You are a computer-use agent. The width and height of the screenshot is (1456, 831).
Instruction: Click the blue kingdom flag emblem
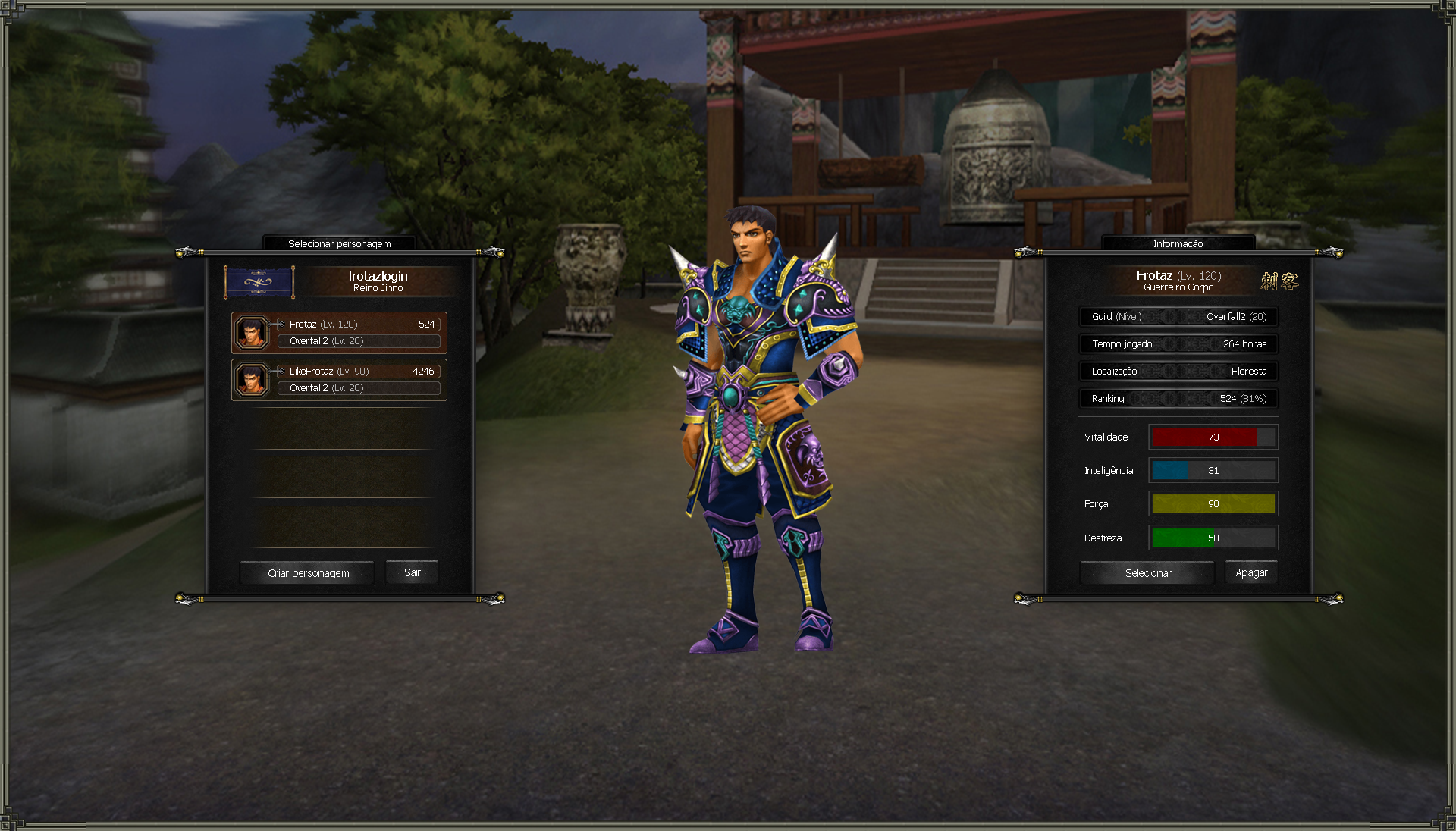[x=259, y=282]
